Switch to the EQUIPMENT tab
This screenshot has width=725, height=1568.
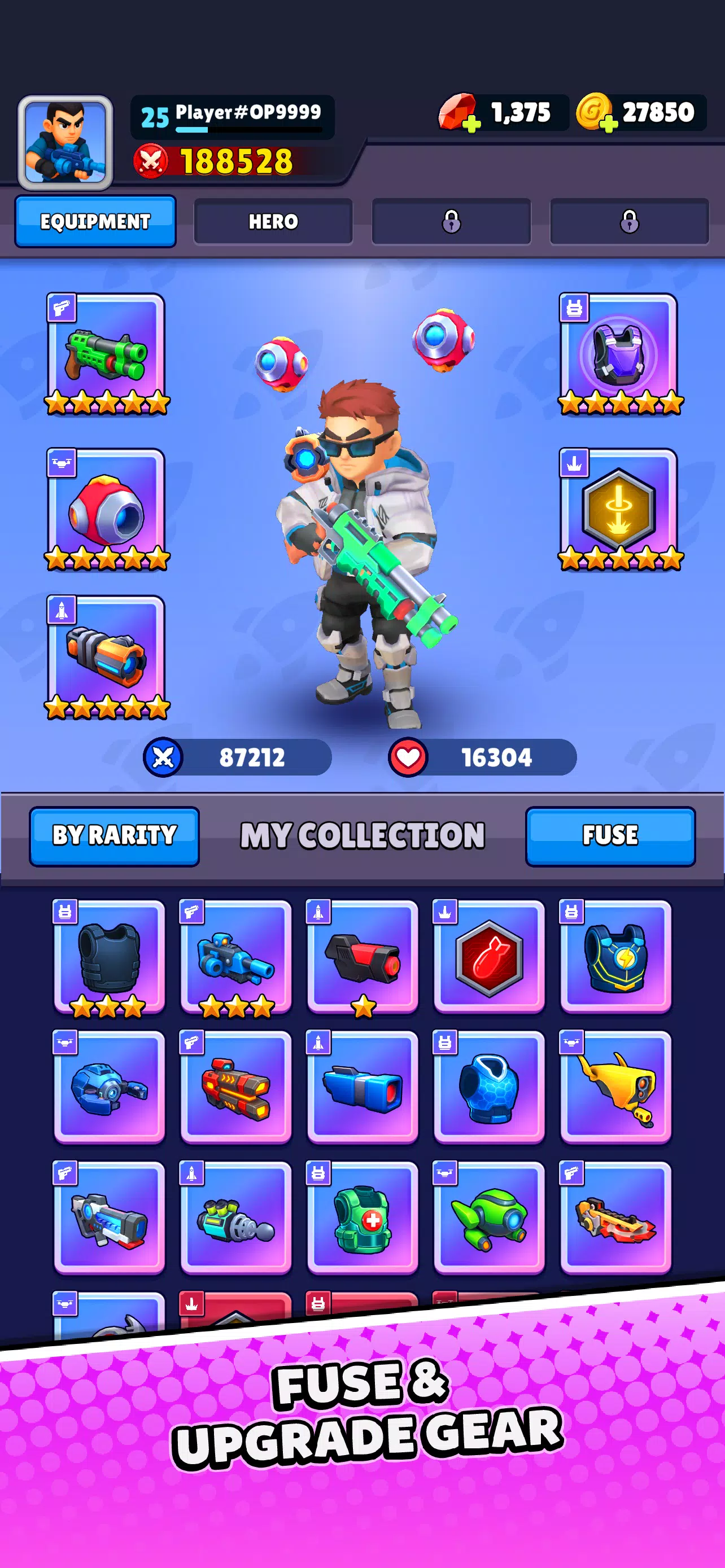pyautogui.click(x=95, y=222)
